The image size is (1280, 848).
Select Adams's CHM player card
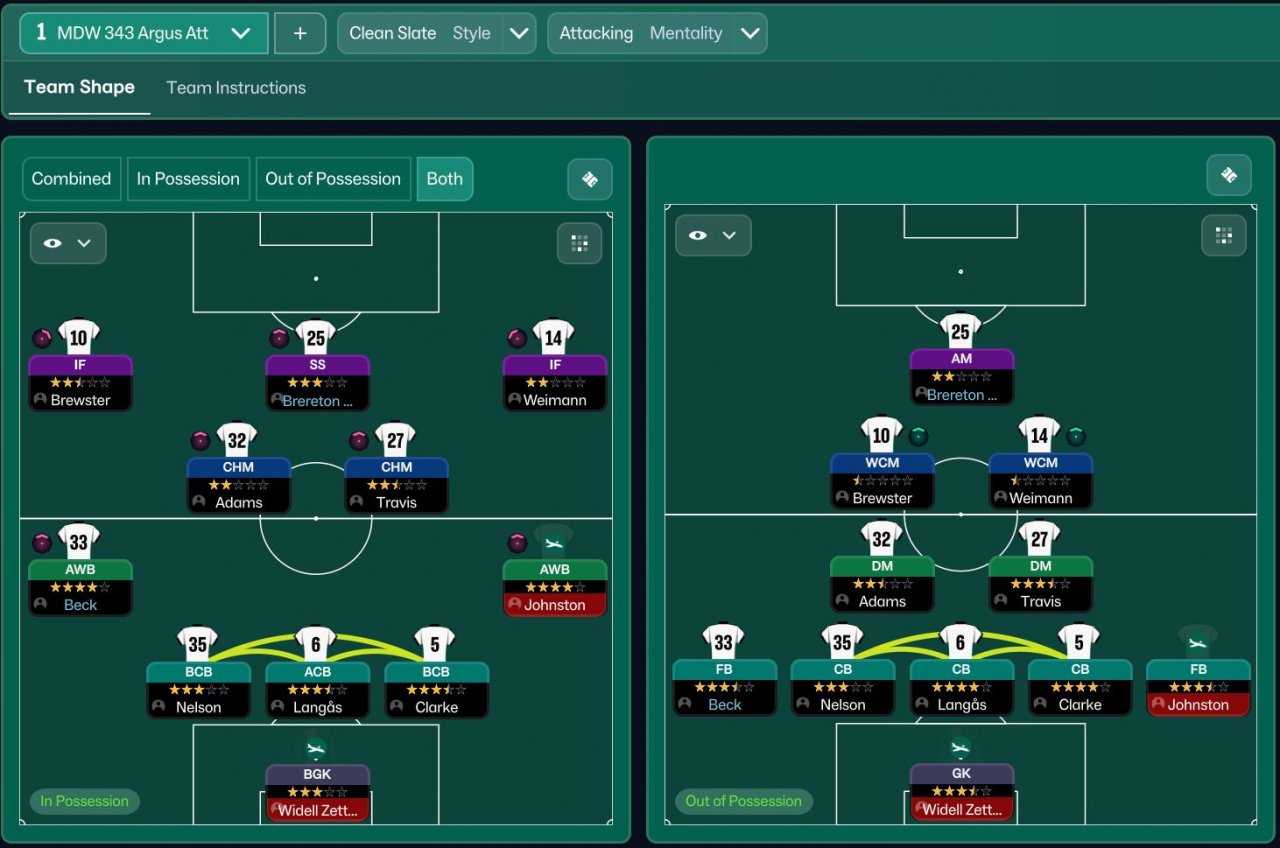click(238, 485)
